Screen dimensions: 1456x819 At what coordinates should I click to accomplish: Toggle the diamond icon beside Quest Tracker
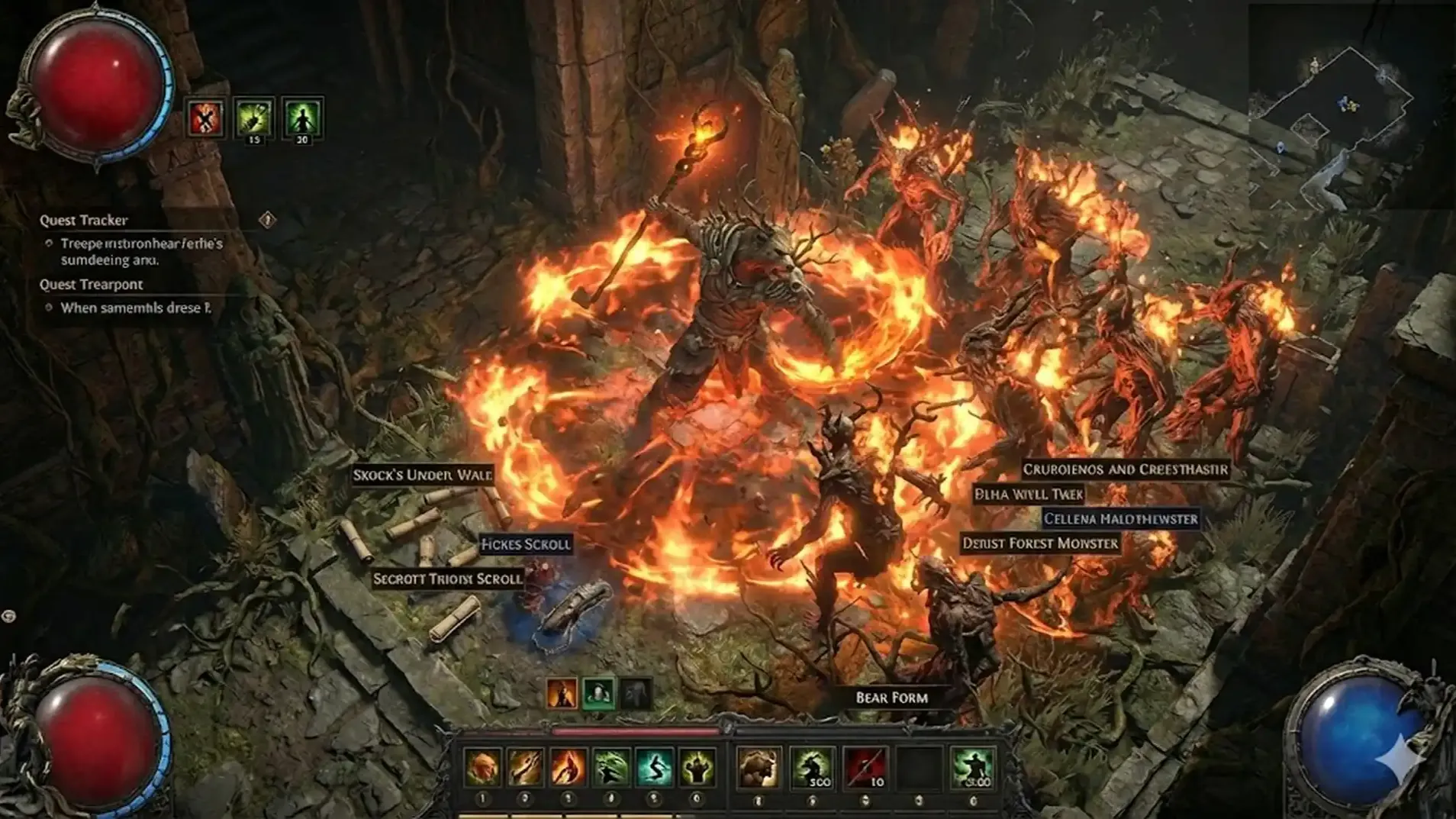[267, 220]
